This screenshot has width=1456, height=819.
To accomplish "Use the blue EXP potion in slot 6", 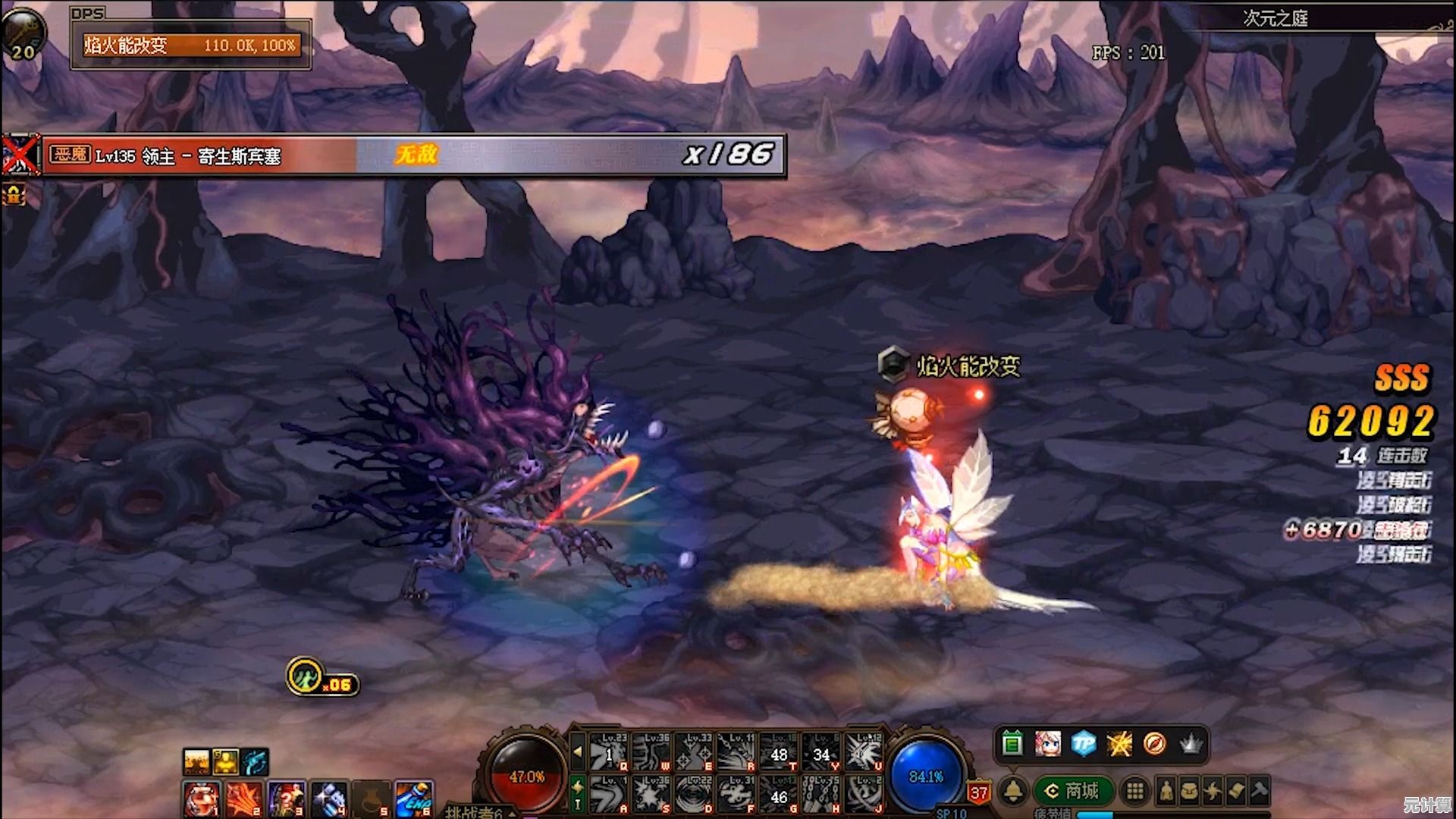I will (x=414, y=800).
